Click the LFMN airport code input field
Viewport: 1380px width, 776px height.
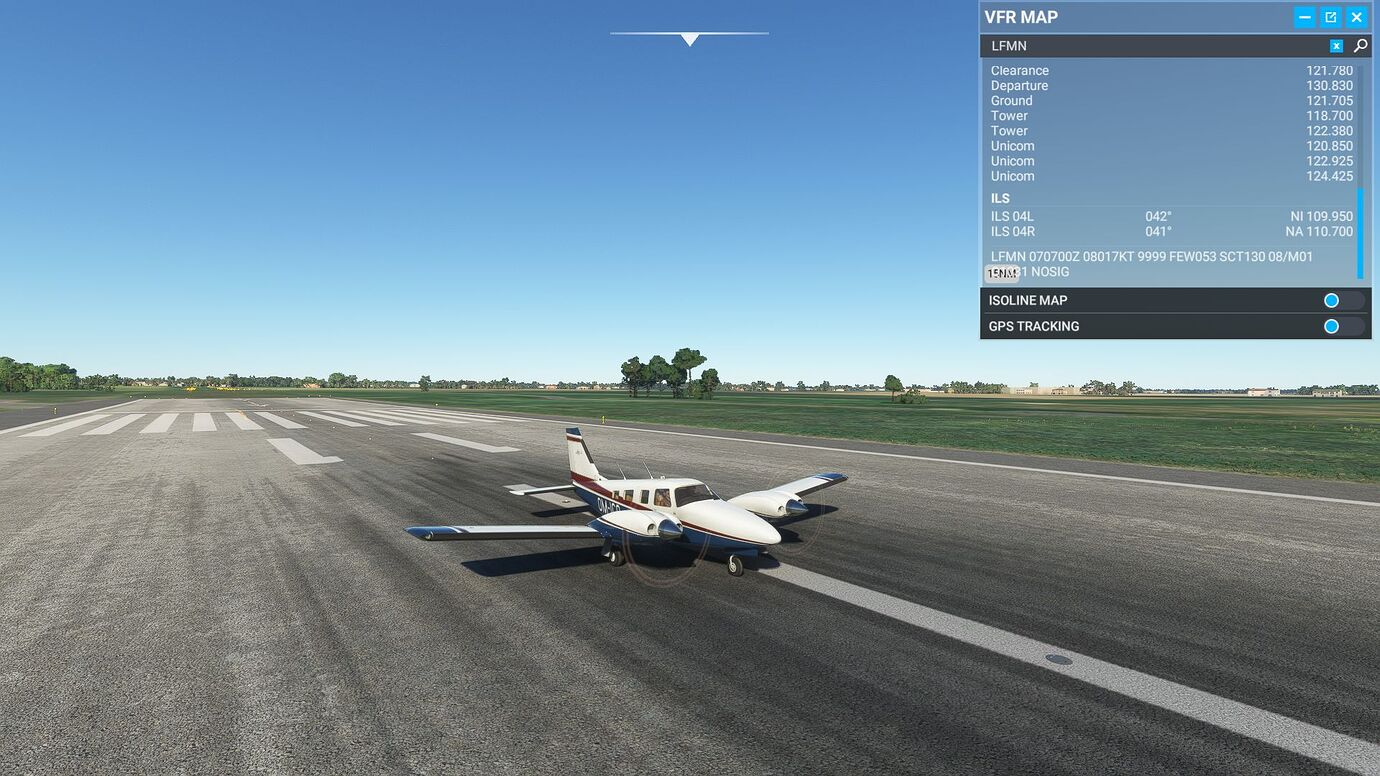1100,45
